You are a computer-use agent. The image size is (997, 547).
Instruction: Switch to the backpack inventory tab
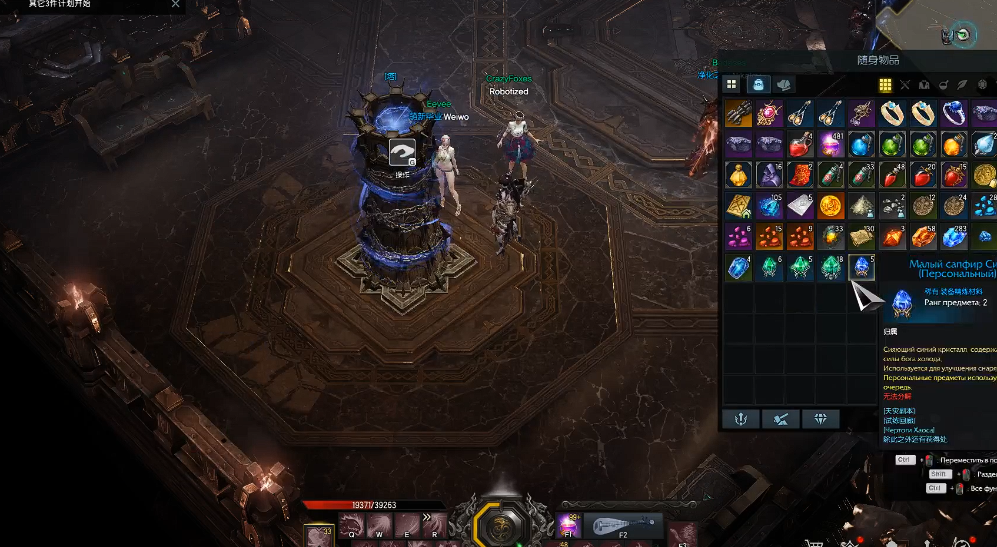[759, 85]
